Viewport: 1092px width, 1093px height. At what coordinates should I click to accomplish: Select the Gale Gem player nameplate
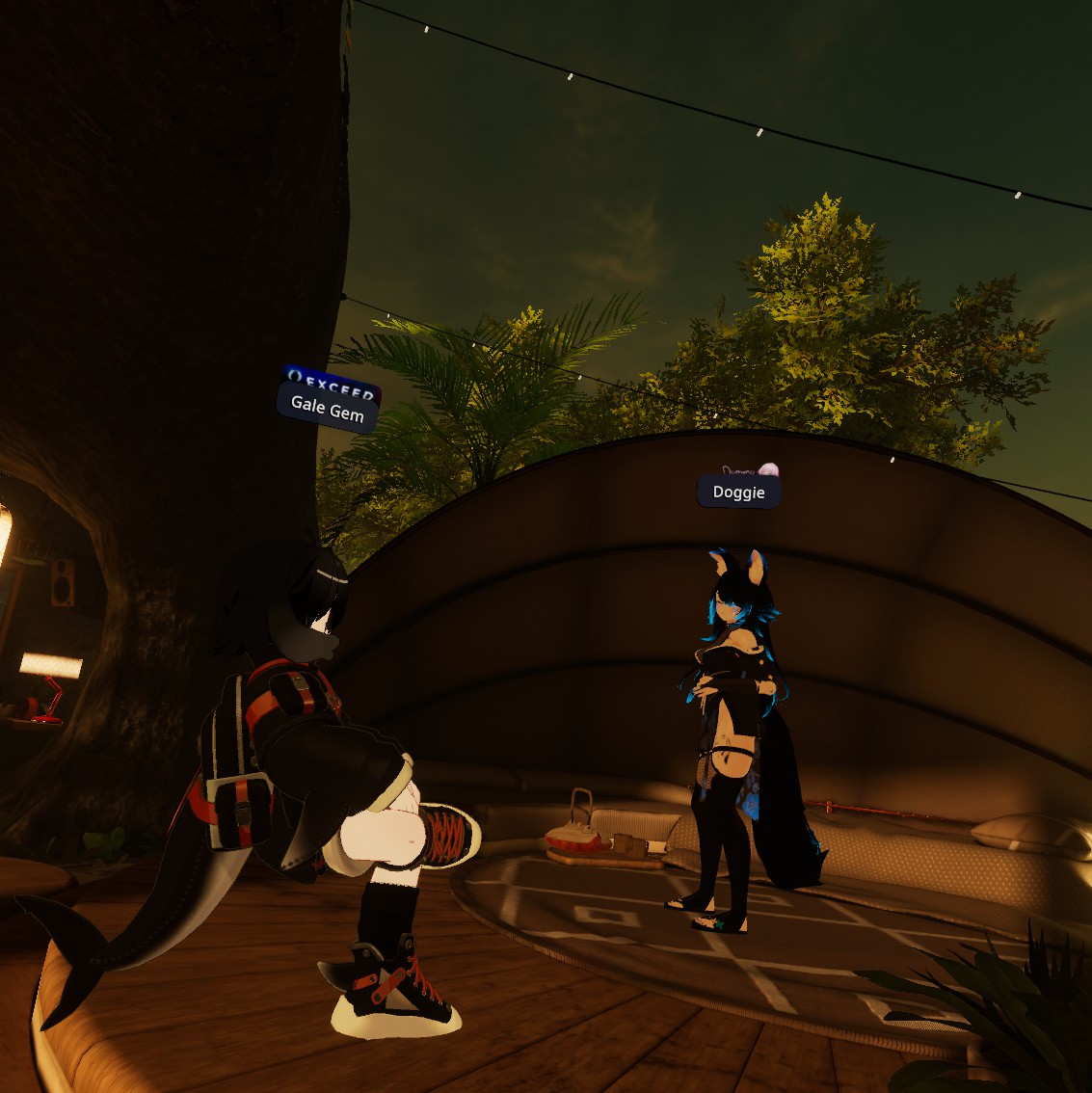pos(327,409)
